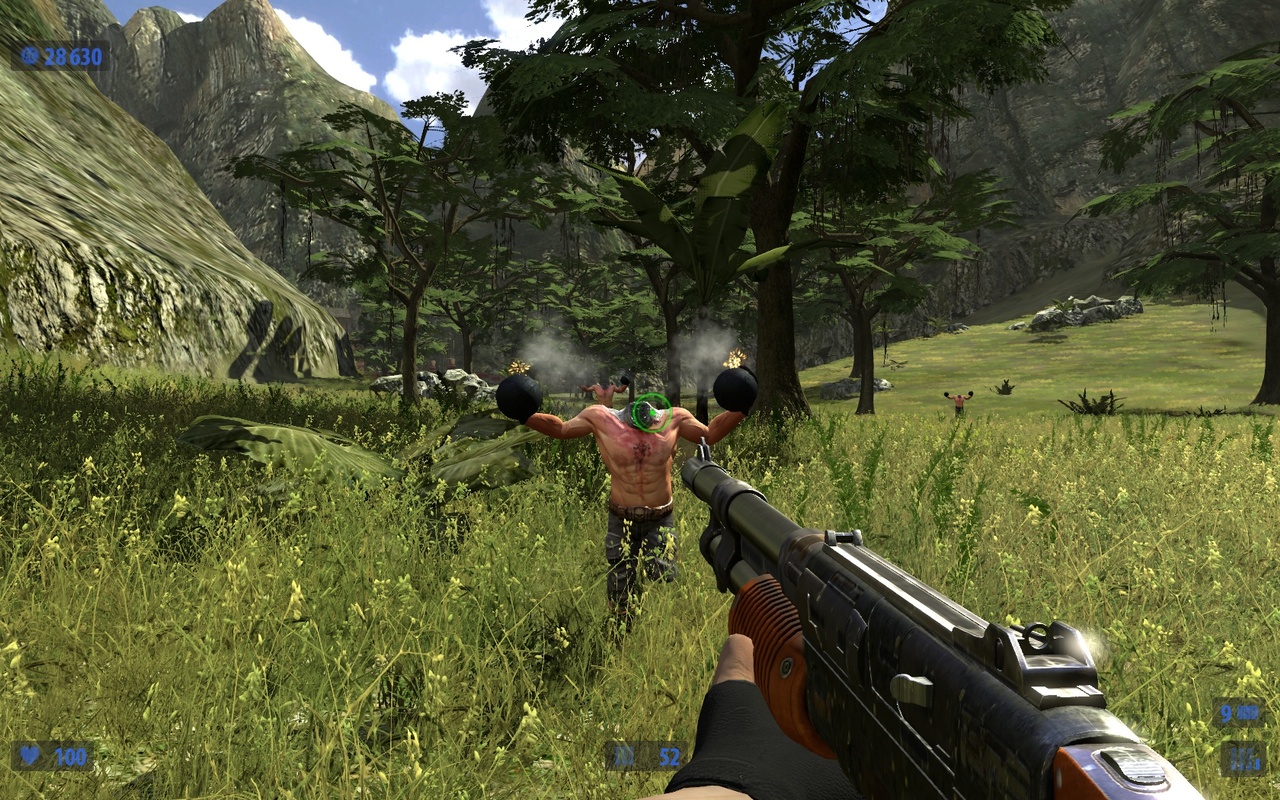Click the loaded shell count 9
The height and width of the screenshot is (800, 1280).
(x=1225, y=712)
